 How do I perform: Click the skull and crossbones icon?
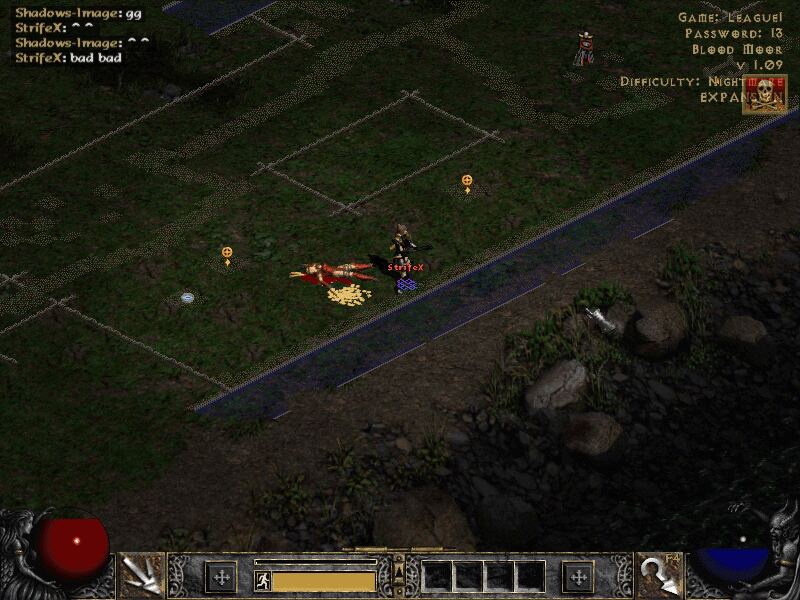(x=763, y=94)
